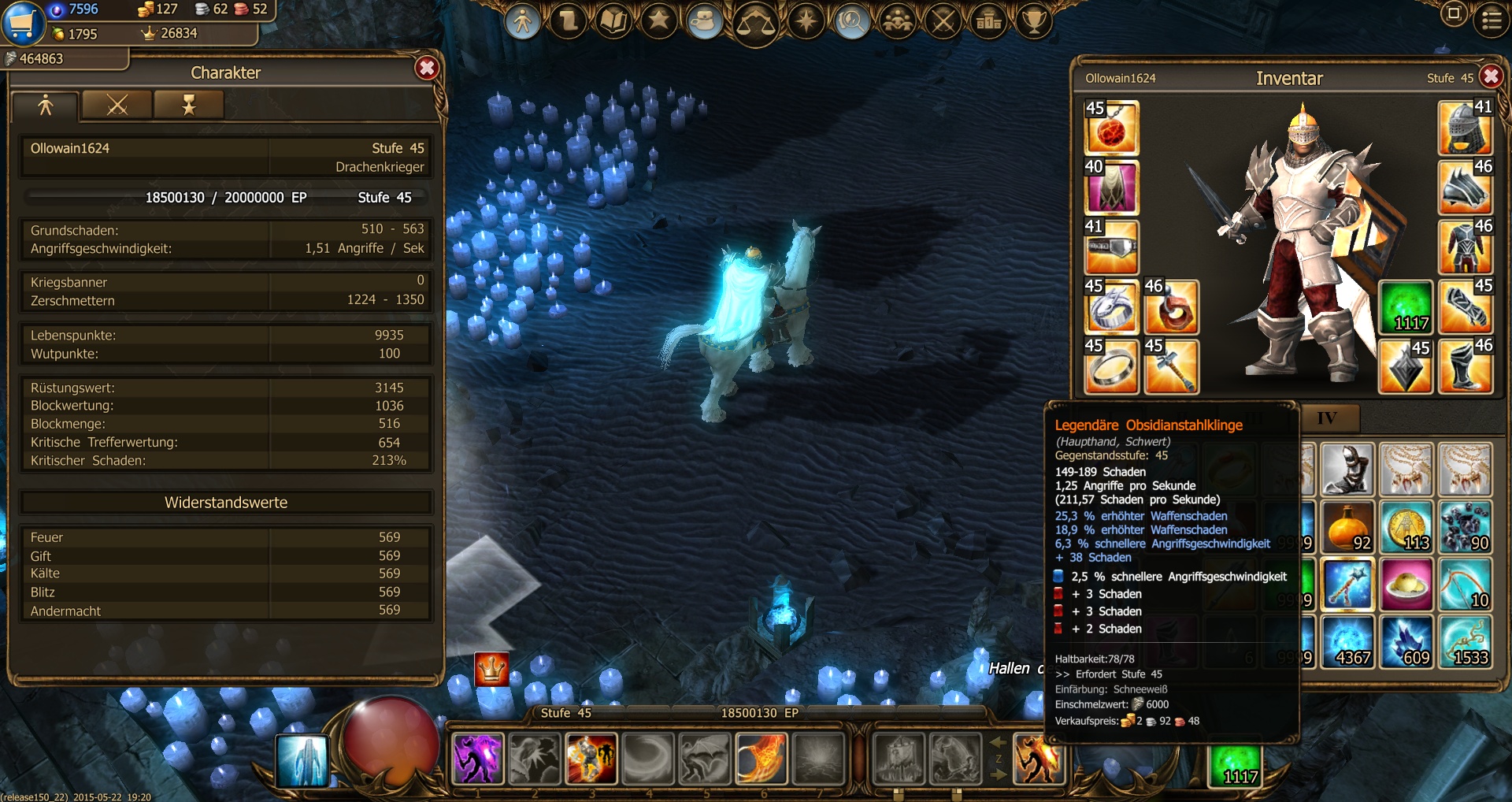Use the flaming slash skill in hotbar
The image size is (1512, 802).
tap(761, 759)
